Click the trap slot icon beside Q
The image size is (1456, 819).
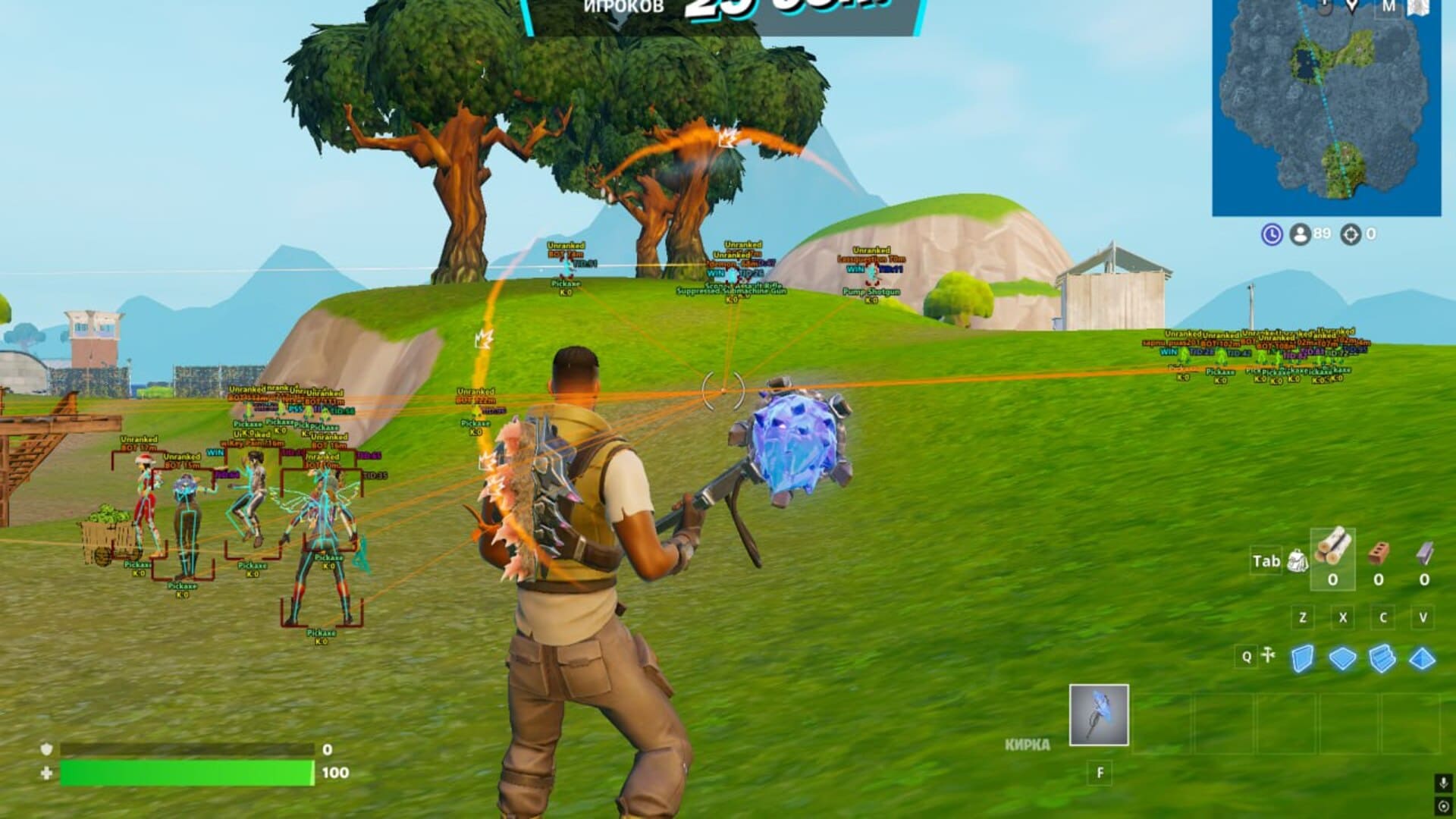(x=1267, y=657)
